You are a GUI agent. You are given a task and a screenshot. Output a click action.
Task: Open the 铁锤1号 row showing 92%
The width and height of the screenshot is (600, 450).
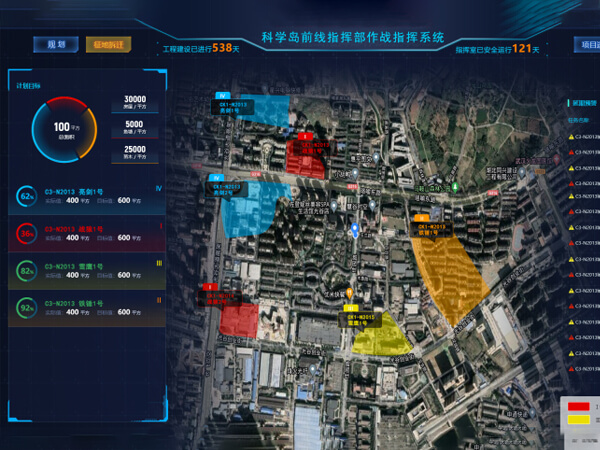click(x=88, y=306)
